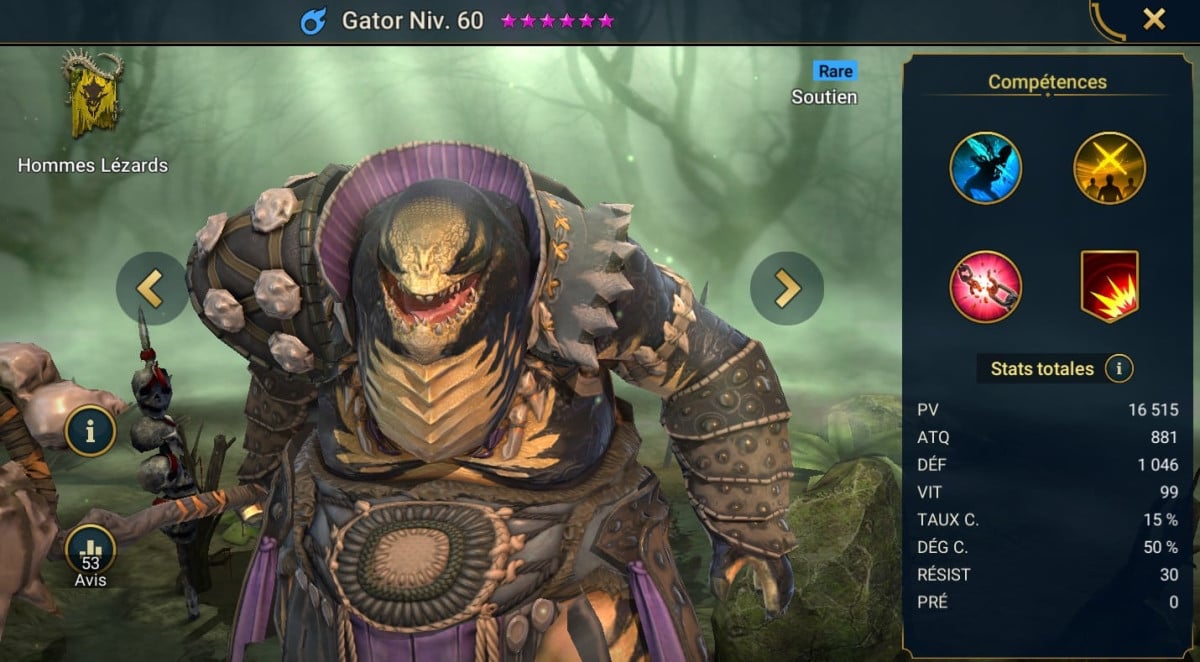Viewport: 1200px width, 662px height.
Task: Select the blue creature skill icon
Action: (x=985, y=168)
